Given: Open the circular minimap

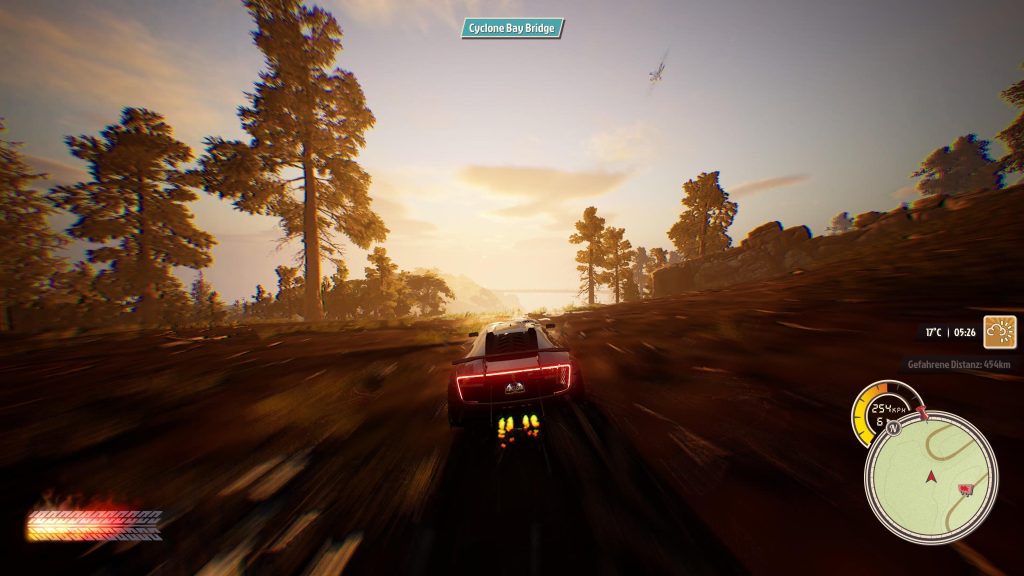Looking at the screenshot, I should point(930,477).
